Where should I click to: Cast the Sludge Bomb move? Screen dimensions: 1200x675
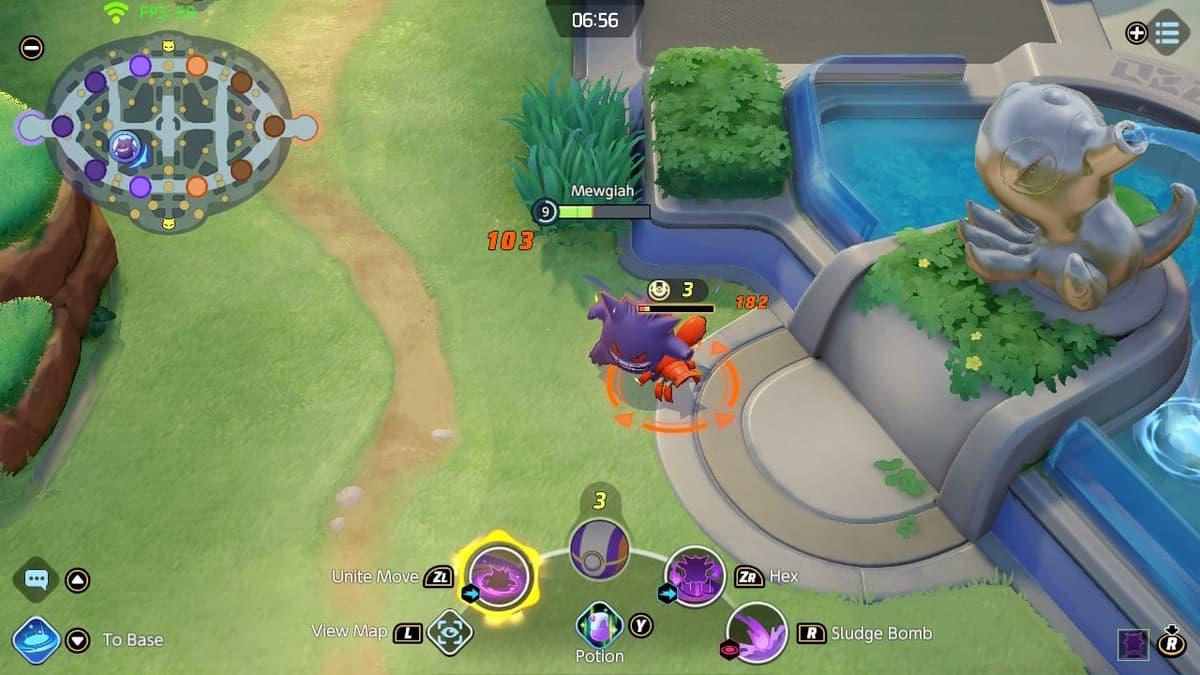[757, 633]
